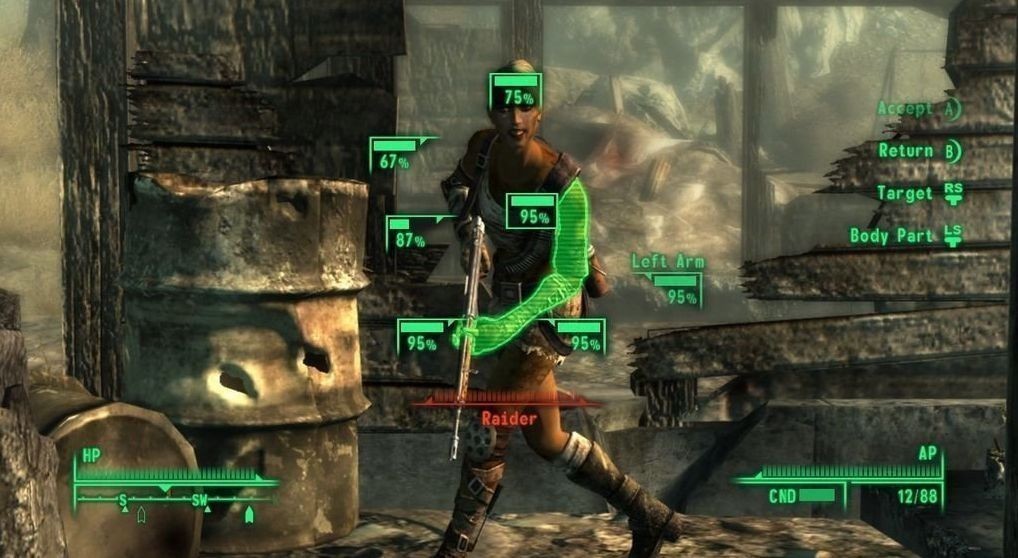
Task: Choose Return to exit targeting mode
Action: pos(918,151)
